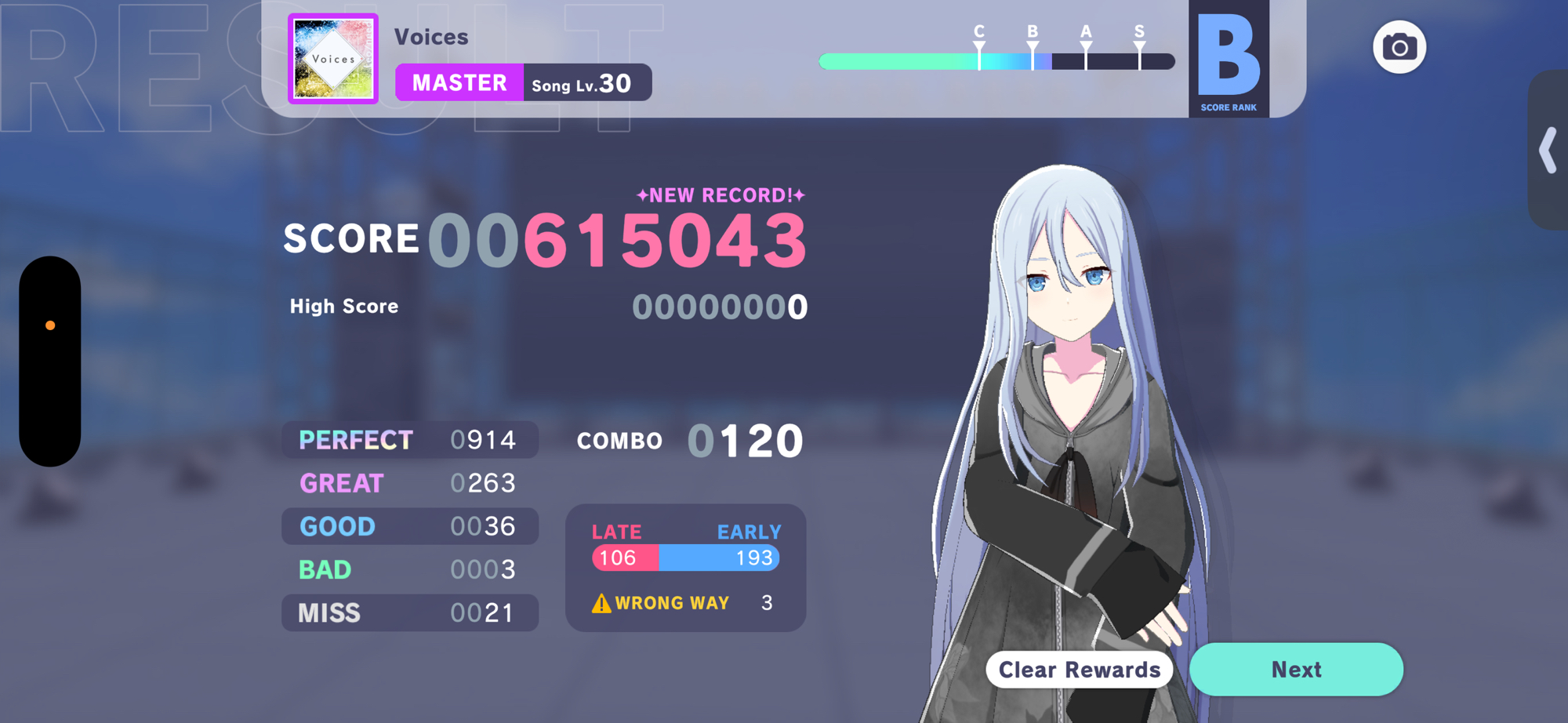Viewport: 1568px width, 723px height.
Task: Select the Voices song jacket thumbnail
Action: (x=333, y=59)
